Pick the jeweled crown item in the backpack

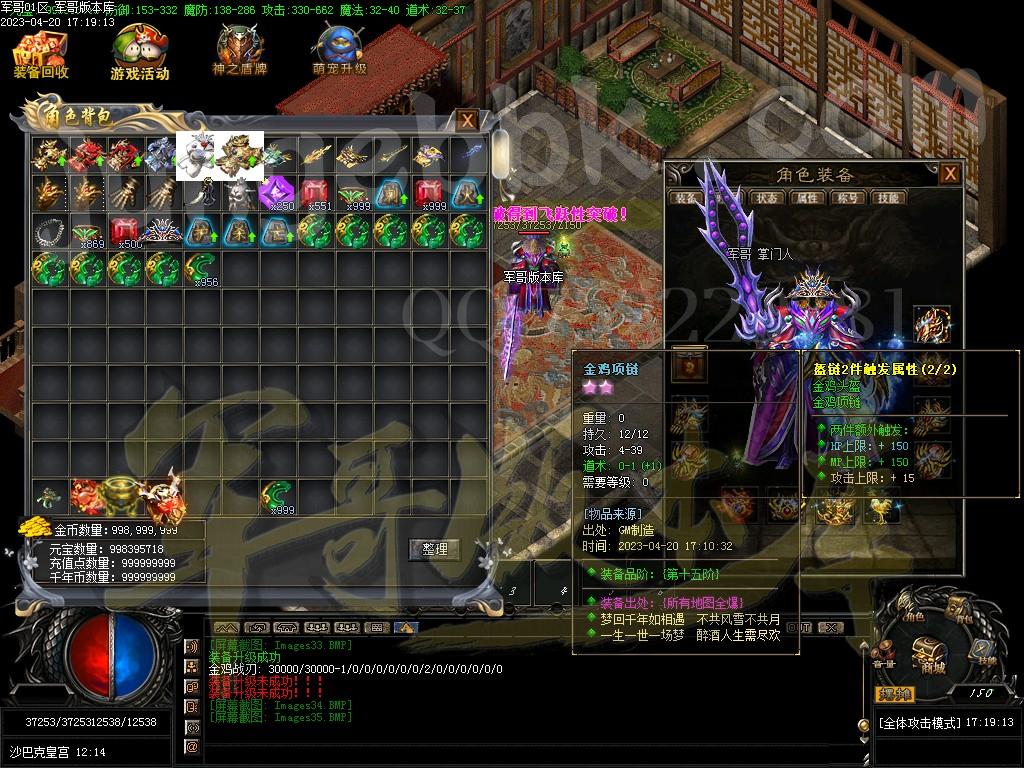click(163, 231)
